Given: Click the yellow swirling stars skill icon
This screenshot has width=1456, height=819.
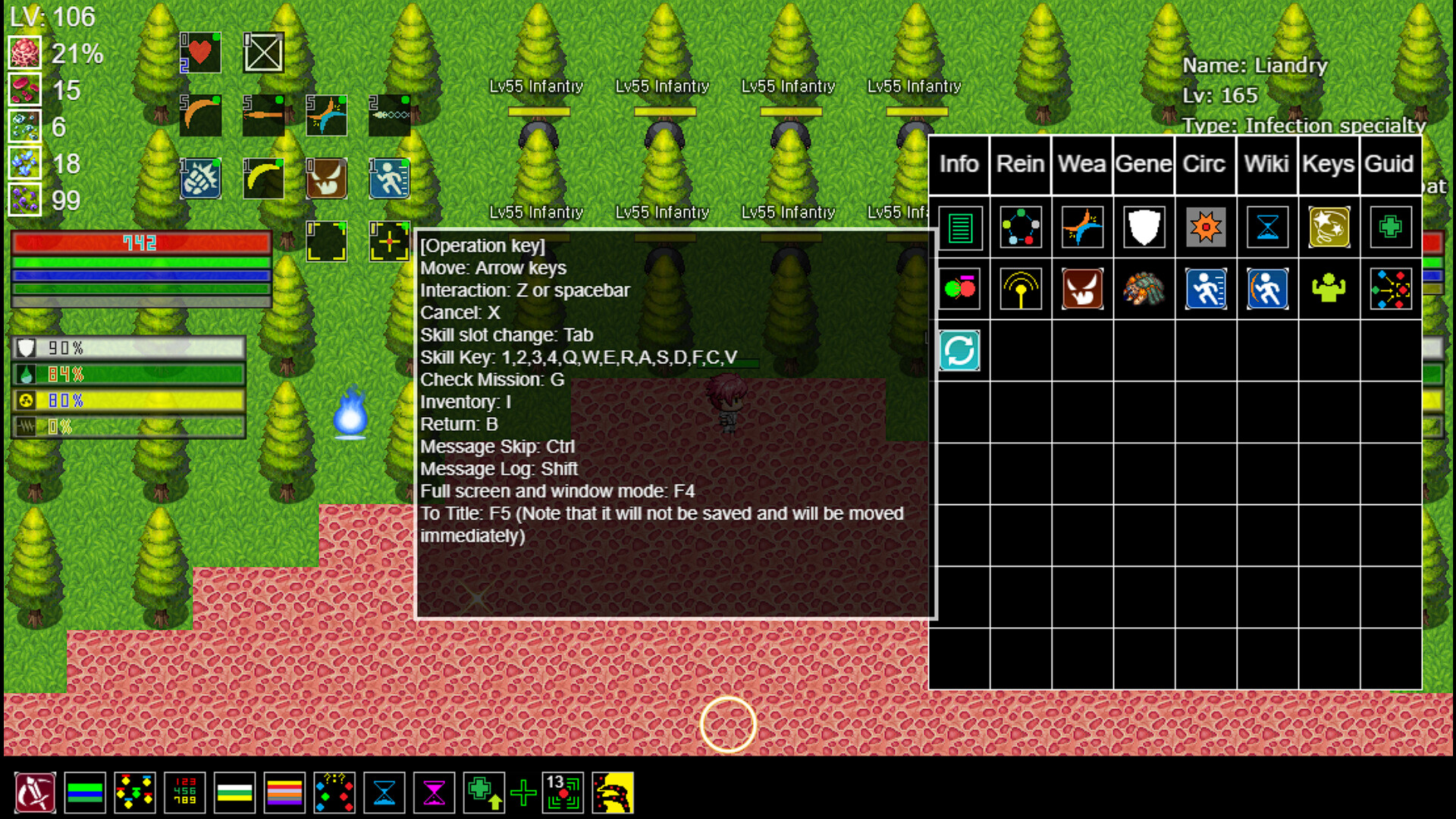Looking at the screenshot, I should coord(1328,228).
